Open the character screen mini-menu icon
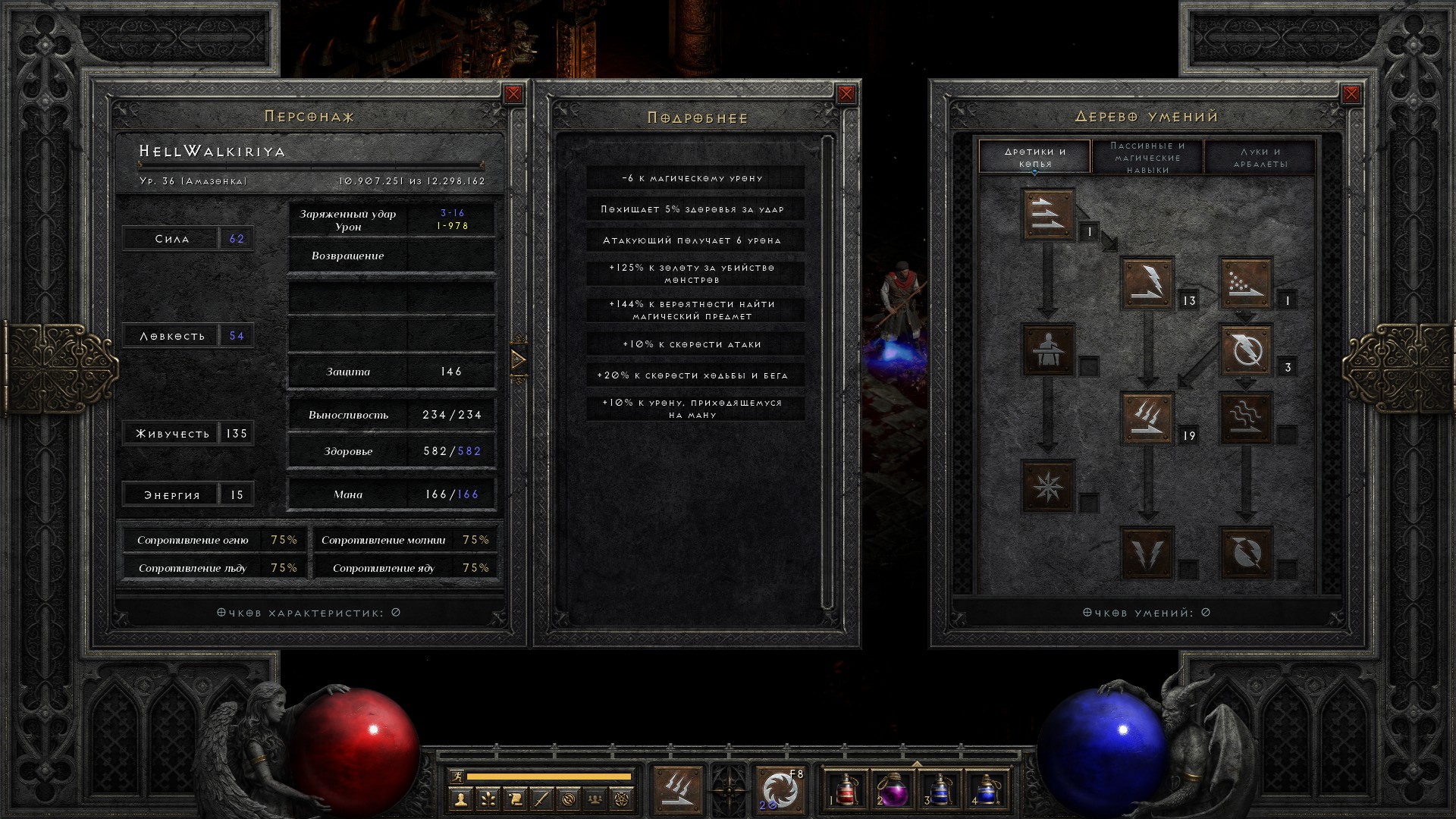 [460, 799]
